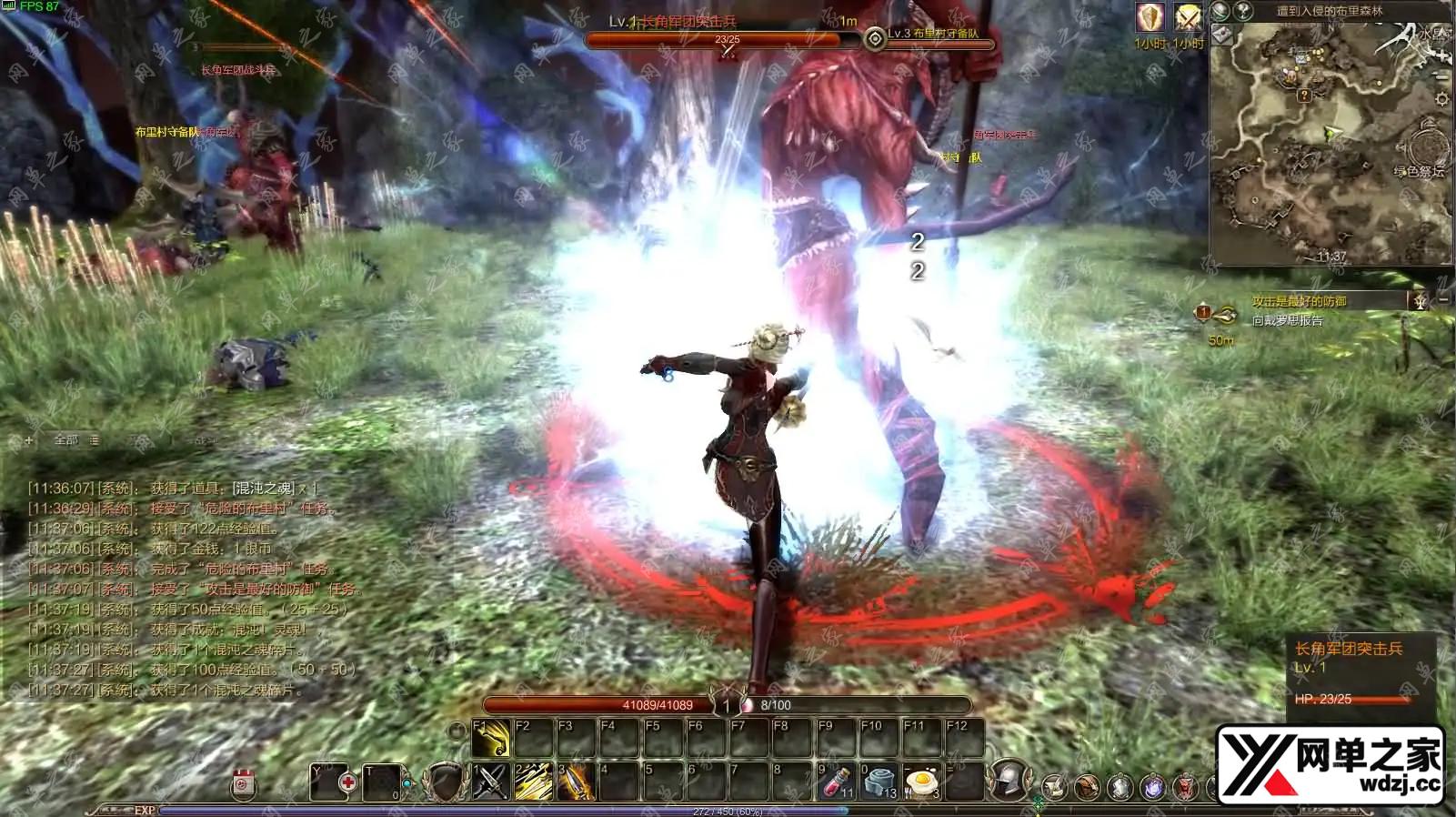1456x817 pixels.
Task: Open the minimap of the forest area
Action: pos(1330,144)
